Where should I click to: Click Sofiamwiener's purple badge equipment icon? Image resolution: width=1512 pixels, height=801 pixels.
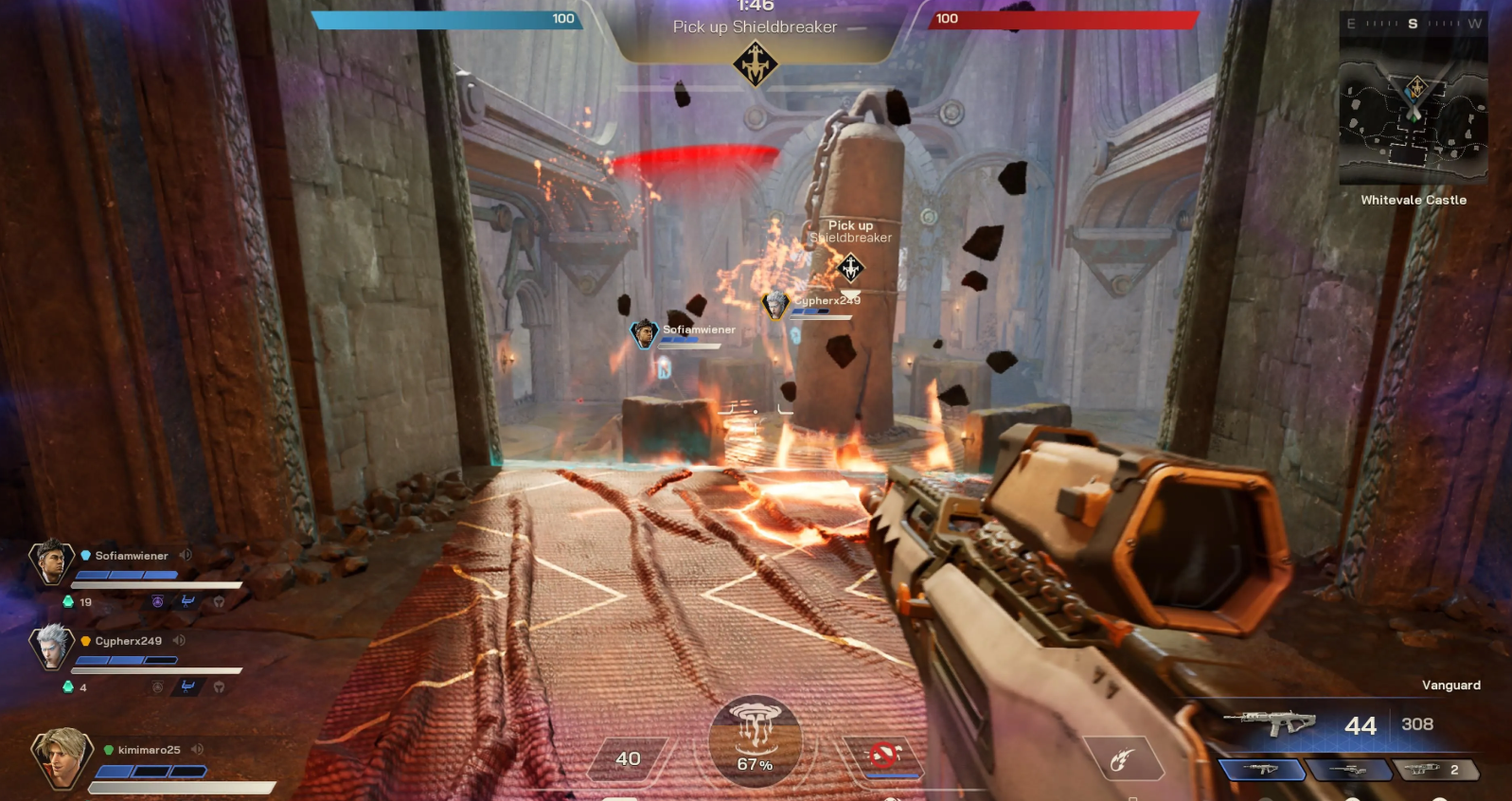158,601
